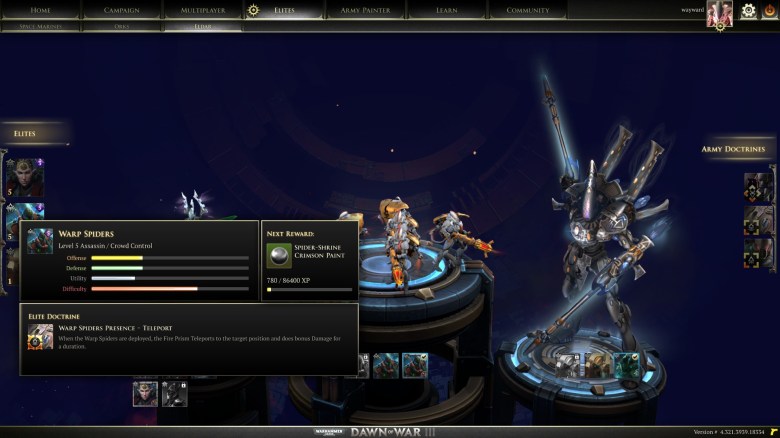Screen dimensions: 780x438
Task: Switch to the Learn tab
Action: point(447,10)
